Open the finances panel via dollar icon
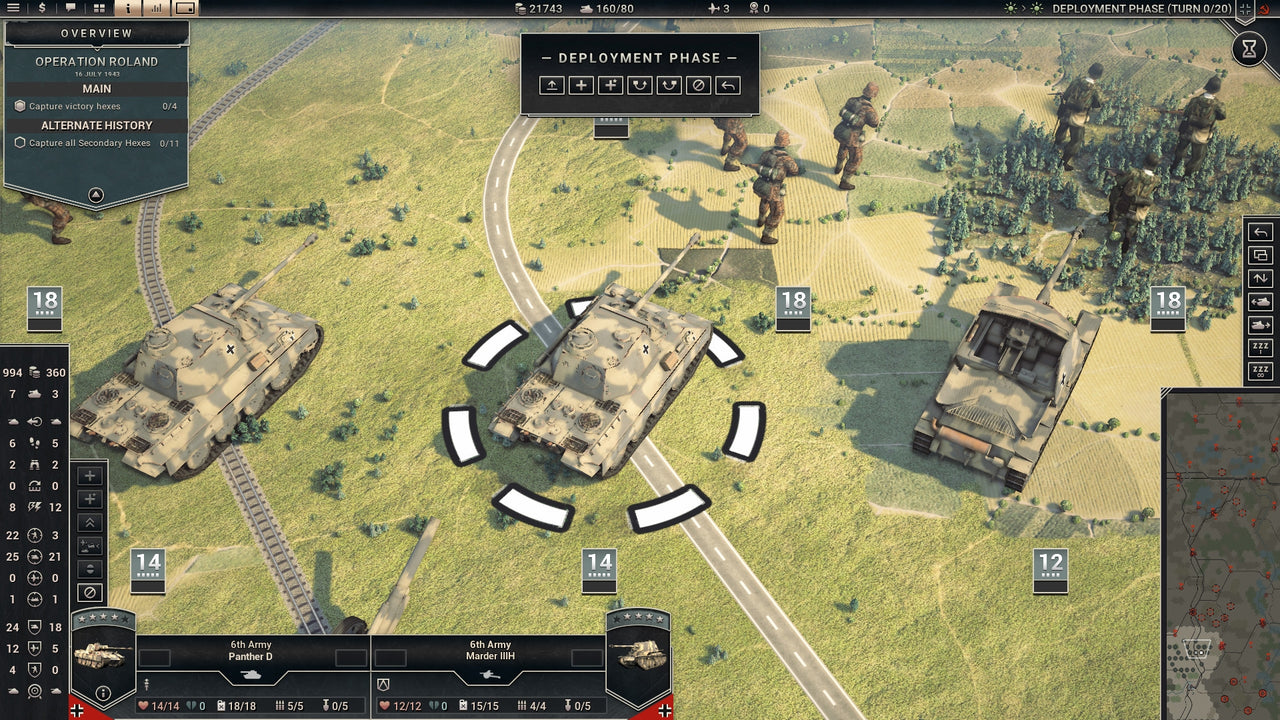This screenshot has width=1280, height=720. click(42, 9)
